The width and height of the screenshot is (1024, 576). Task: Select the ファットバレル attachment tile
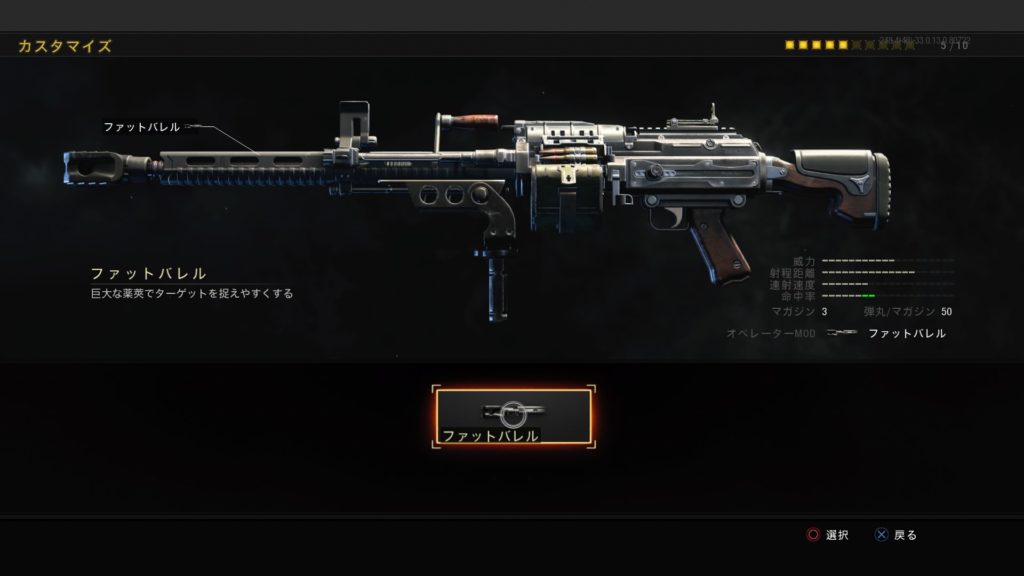(513, 417)
